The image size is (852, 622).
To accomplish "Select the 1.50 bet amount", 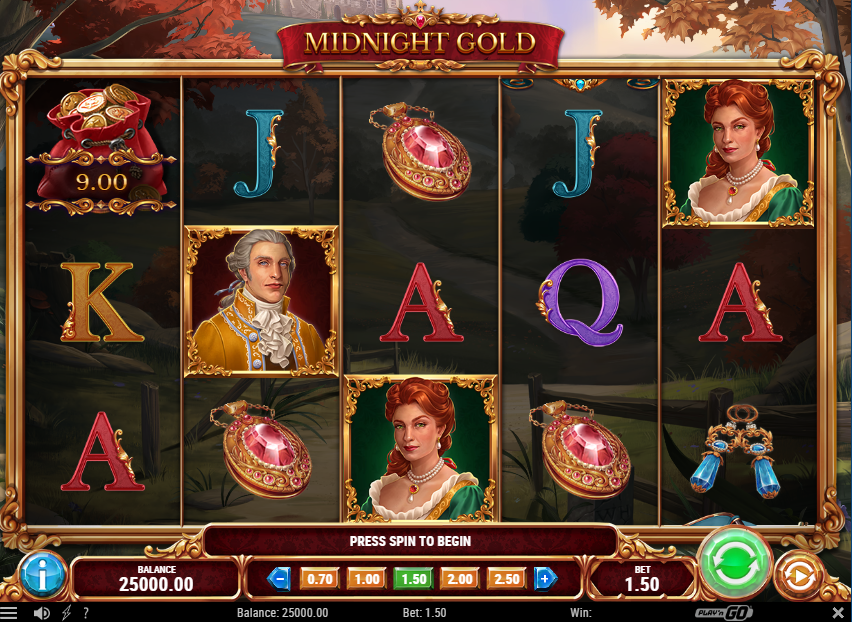I will (x=413, y=578).
